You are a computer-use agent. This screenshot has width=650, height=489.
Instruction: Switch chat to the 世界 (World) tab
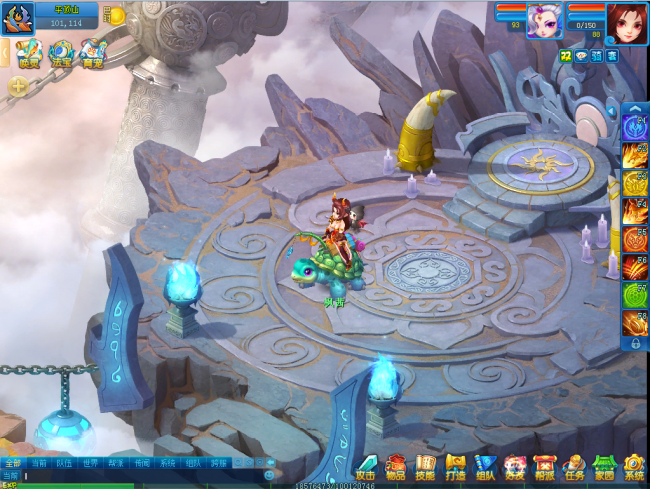[90, 463]
